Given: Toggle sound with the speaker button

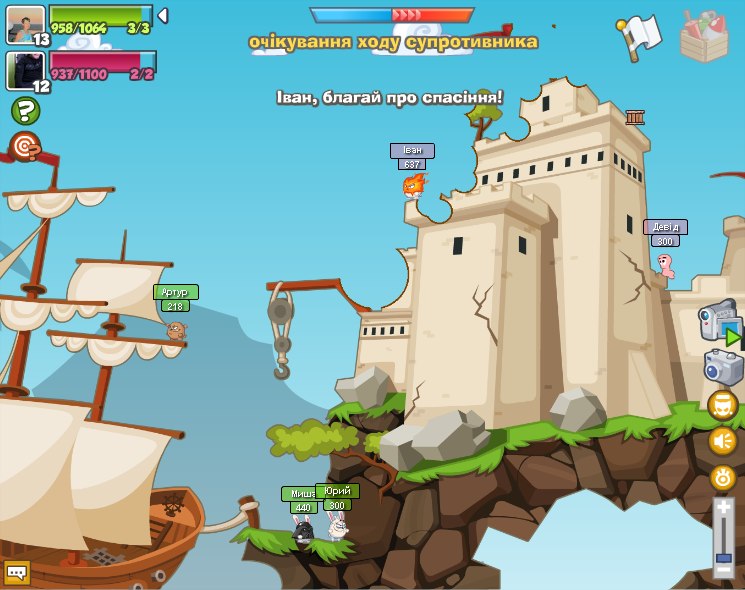Looking at the screenshot, I should click(723, 441).
